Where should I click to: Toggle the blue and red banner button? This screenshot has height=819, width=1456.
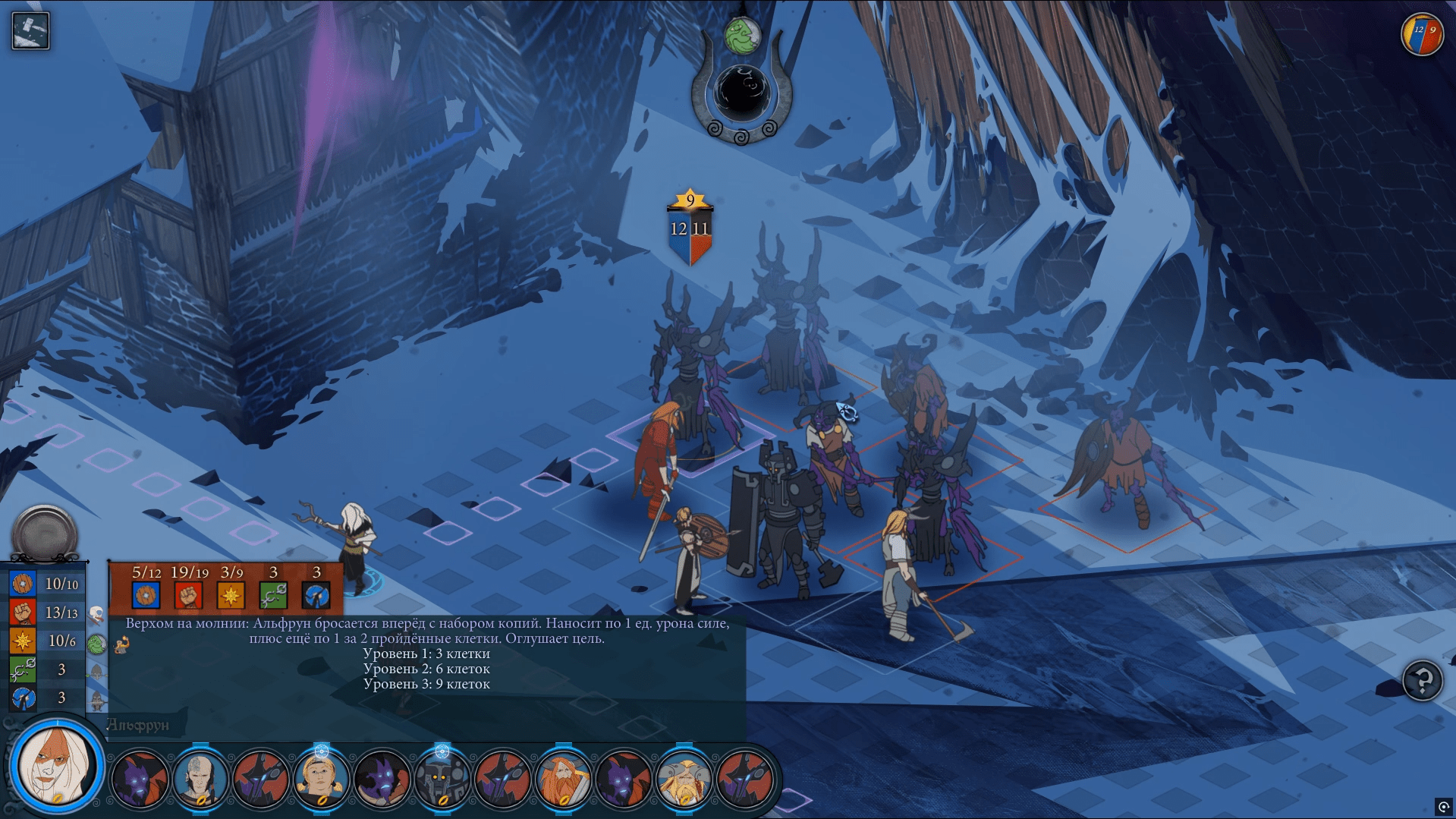(1421, 34)
